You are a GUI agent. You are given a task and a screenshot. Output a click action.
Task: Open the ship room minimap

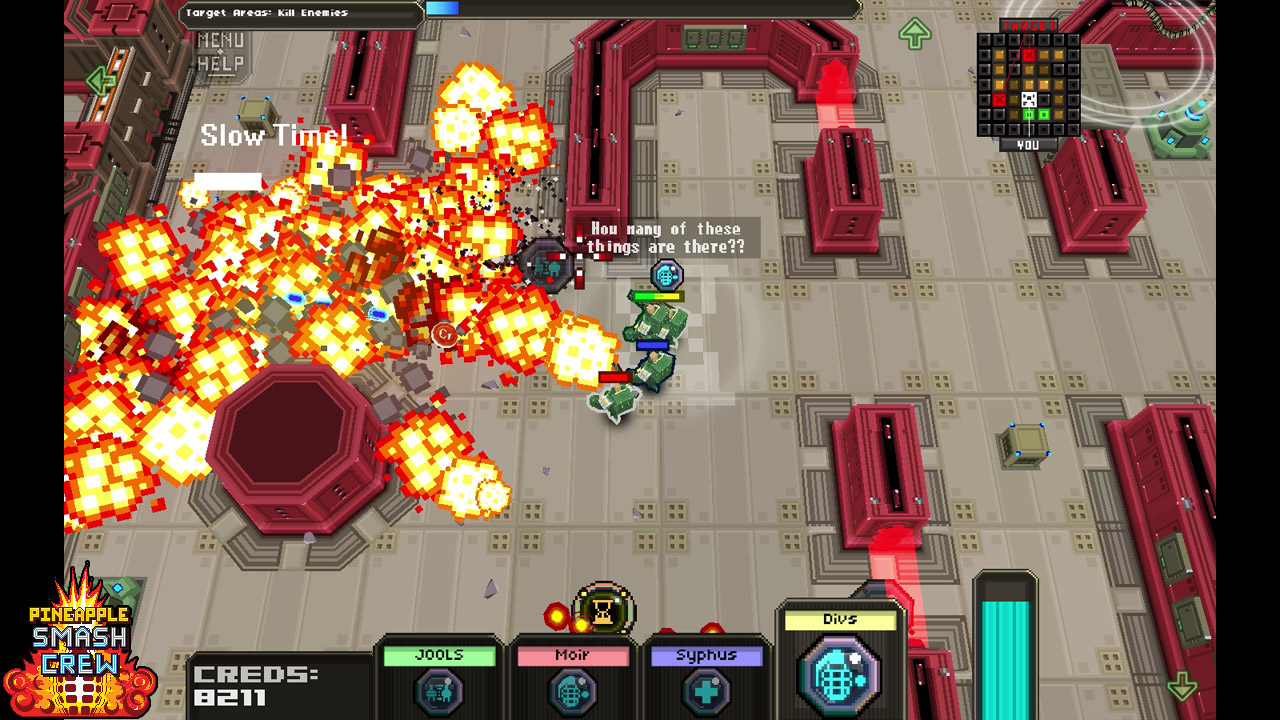[1028, 85]
